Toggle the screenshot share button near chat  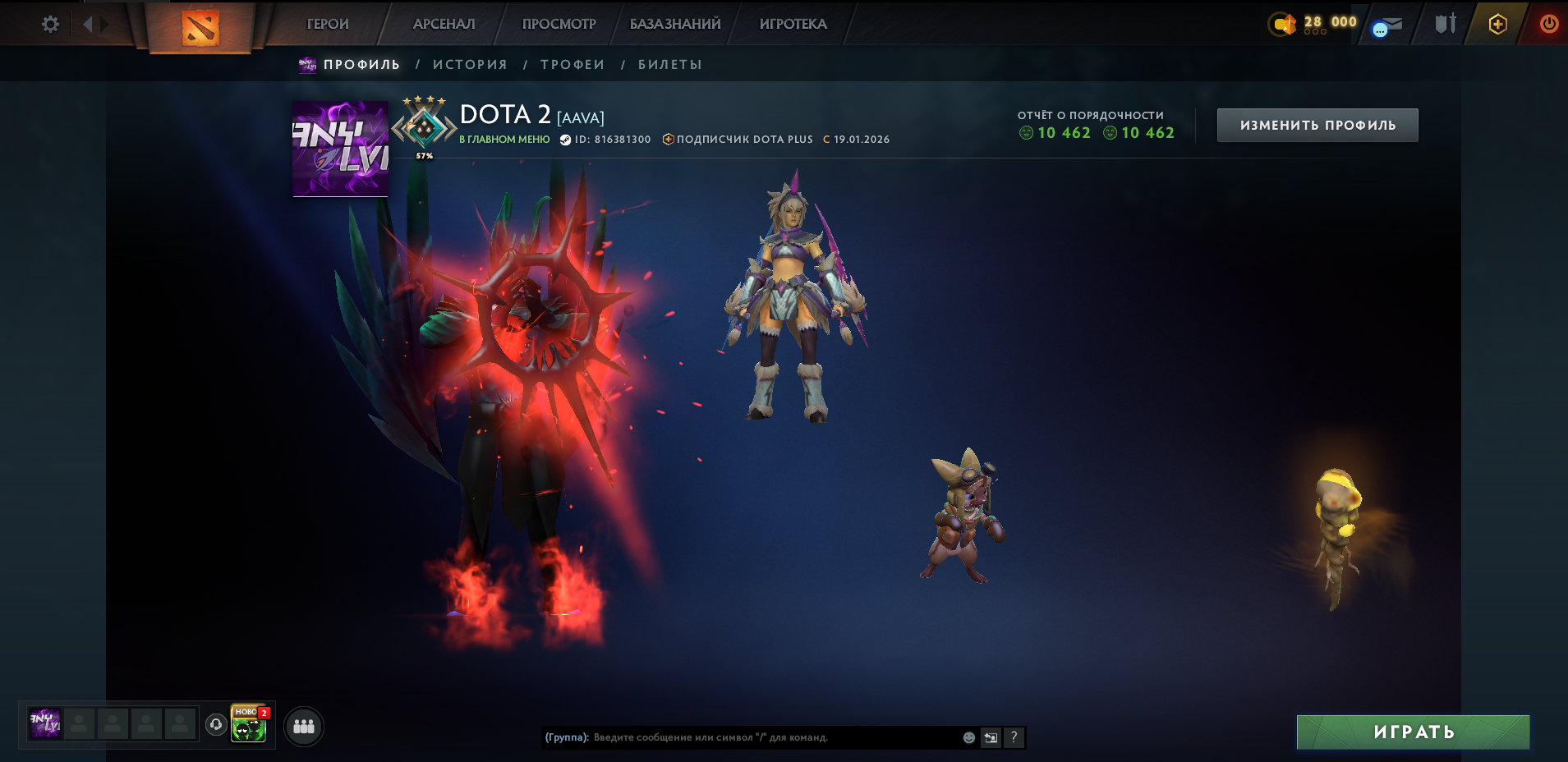point(989,738)
